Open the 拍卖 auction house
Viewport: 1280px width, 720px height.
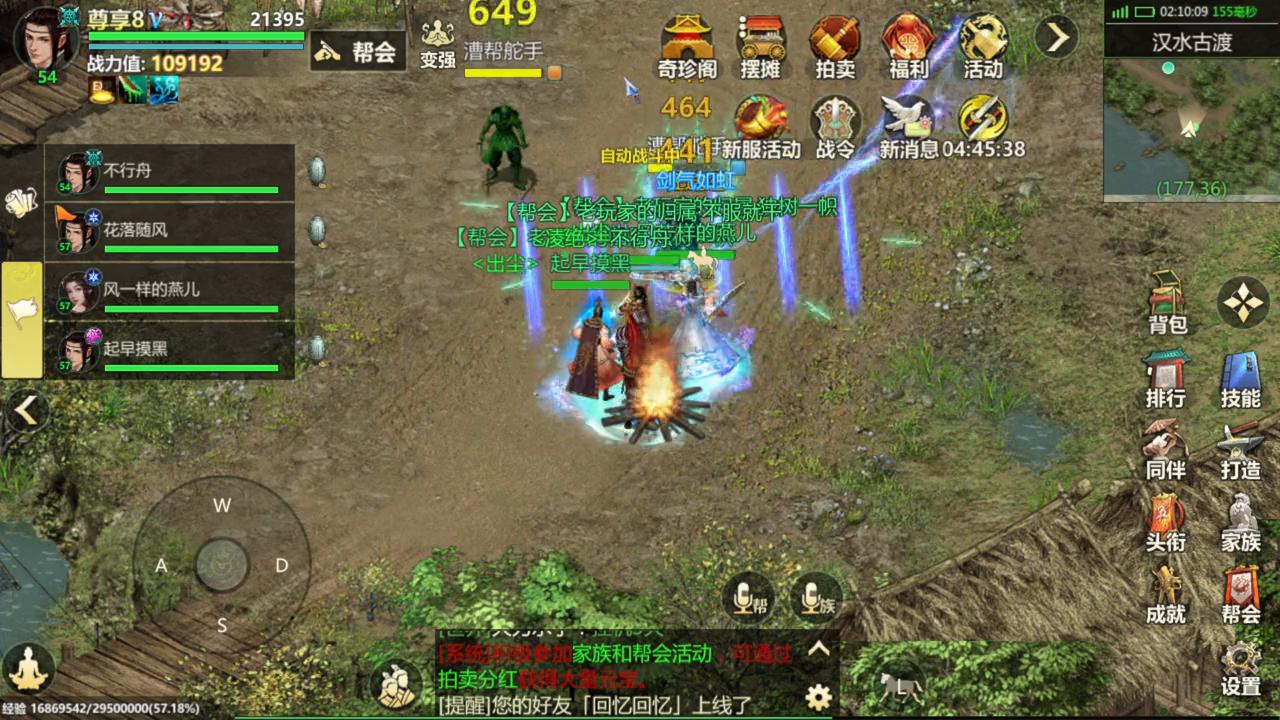click(x=835, y=46)
